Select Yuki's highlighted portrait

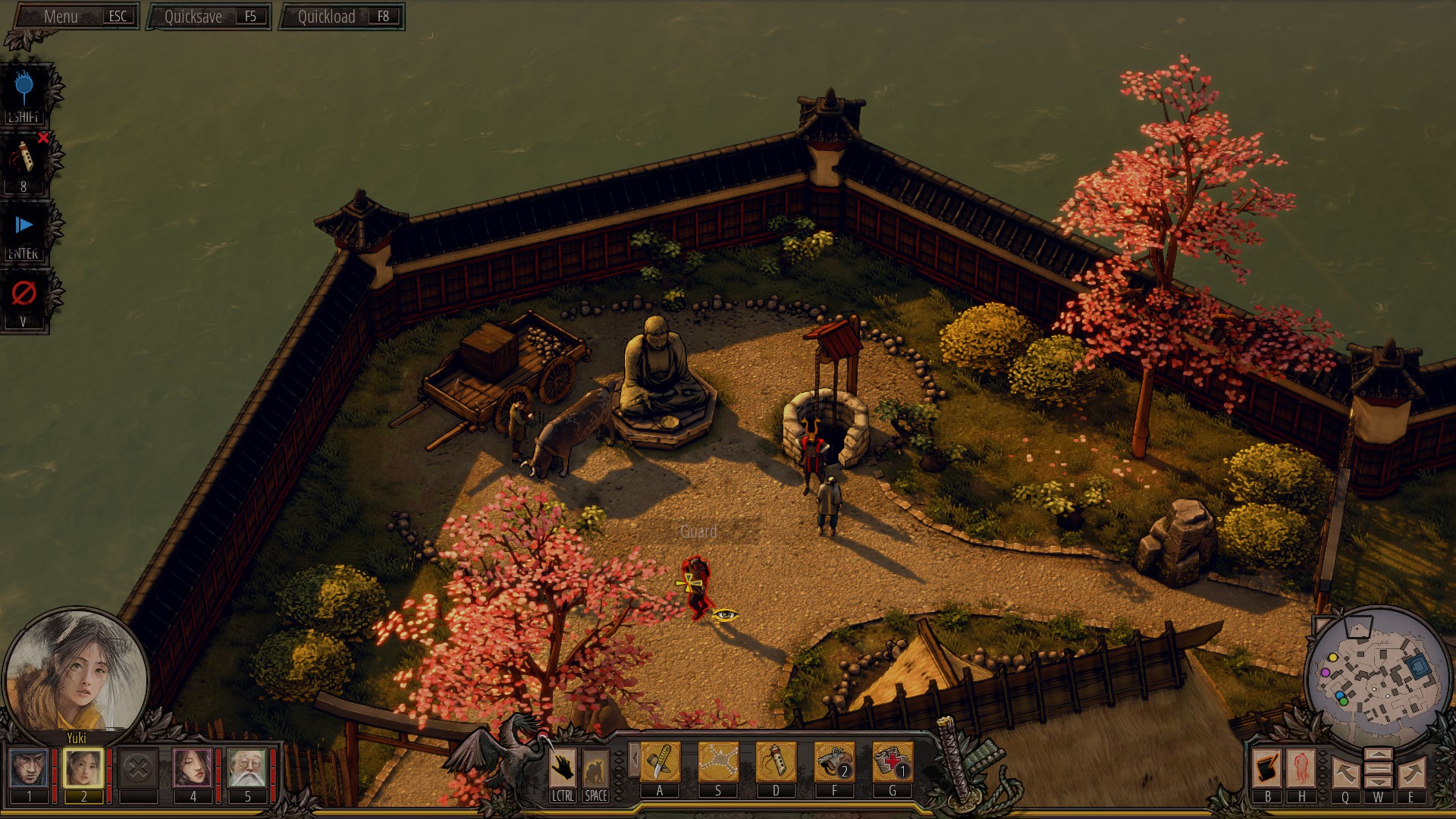[x=83, y=767]
